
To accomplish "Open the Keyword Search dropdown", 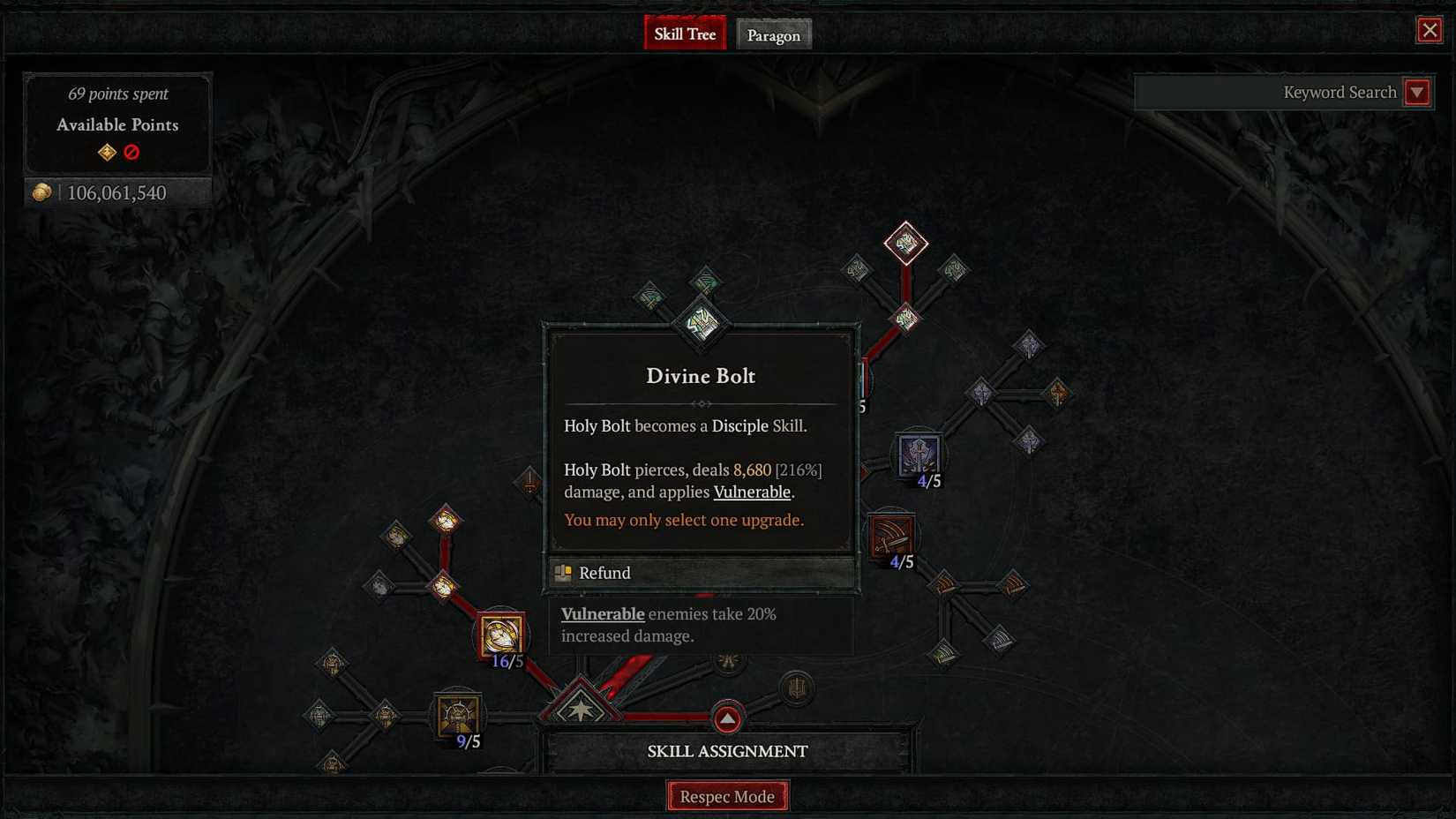I will [1417, 92].
